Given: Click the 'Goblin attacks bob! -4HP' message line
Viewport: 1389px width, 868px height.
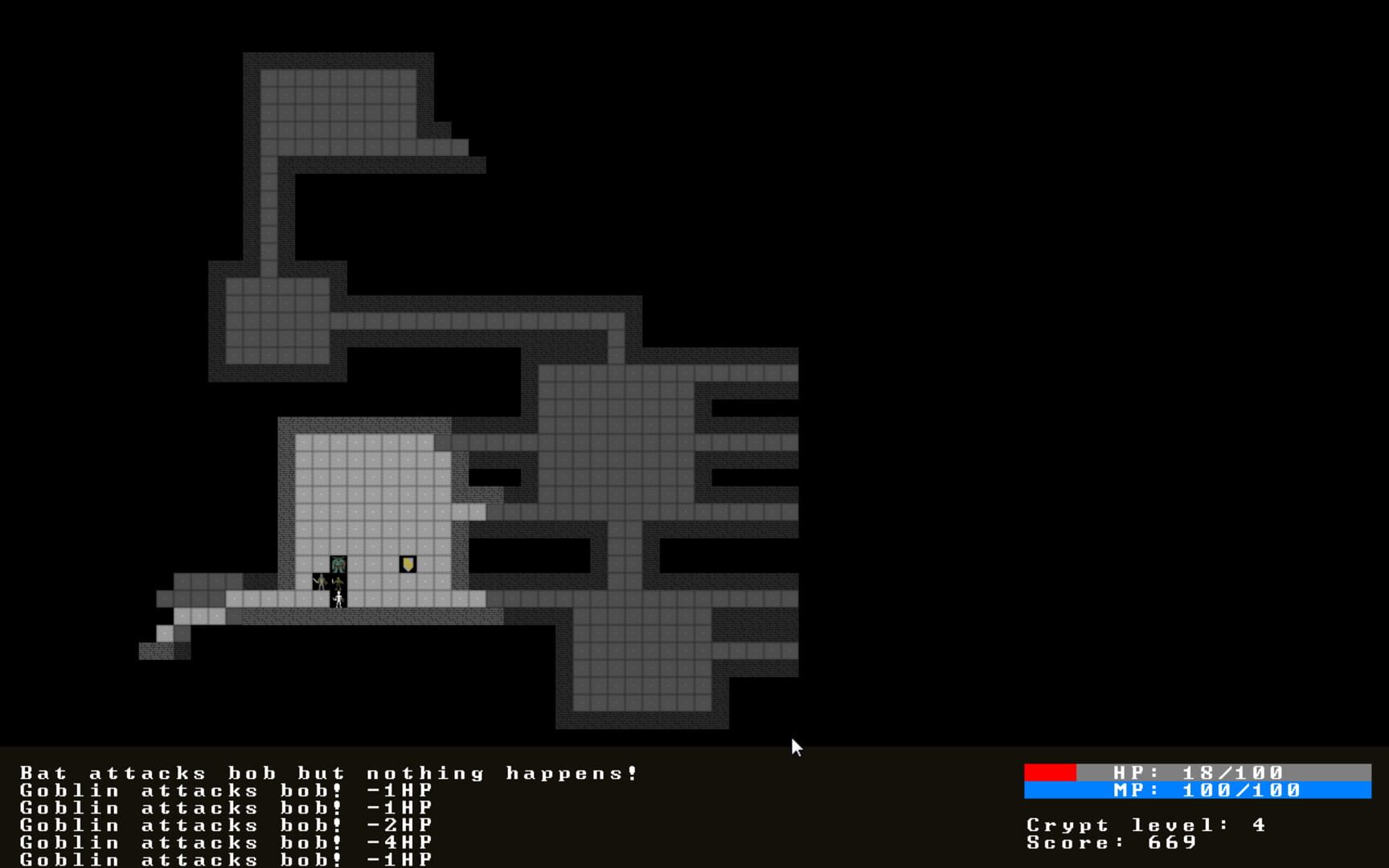Looking at the screenshot, I should [225, 842].
